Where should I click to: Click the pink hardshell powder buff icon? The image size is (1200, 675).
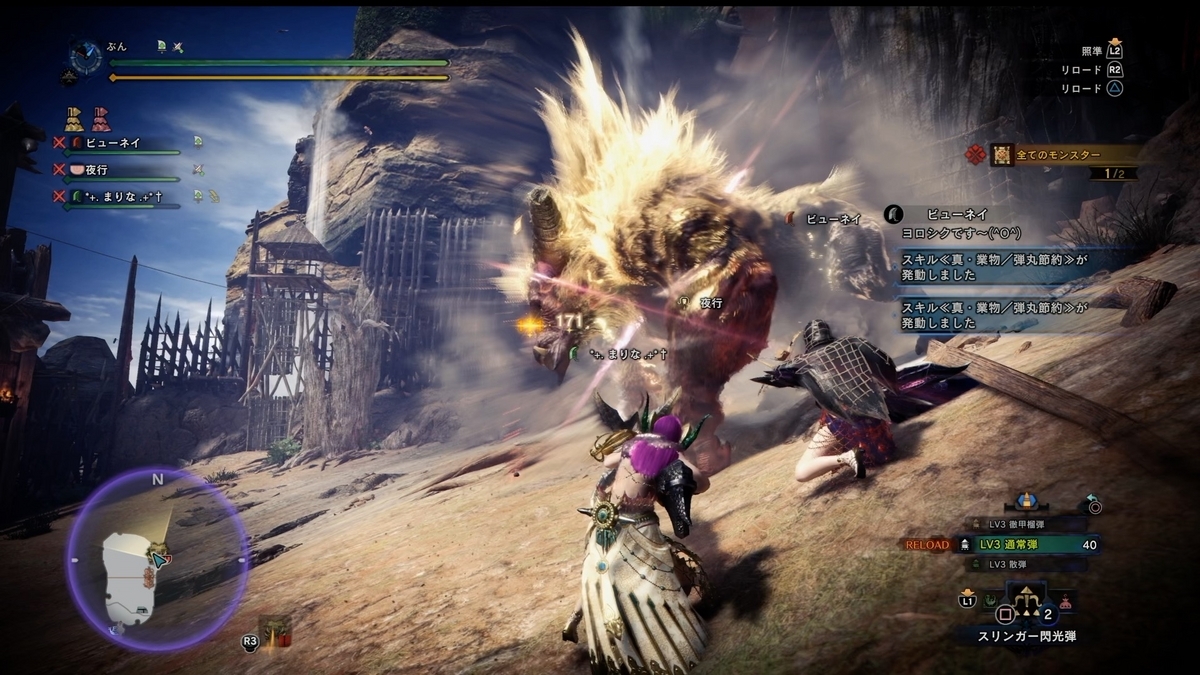(x=101, y=120)
